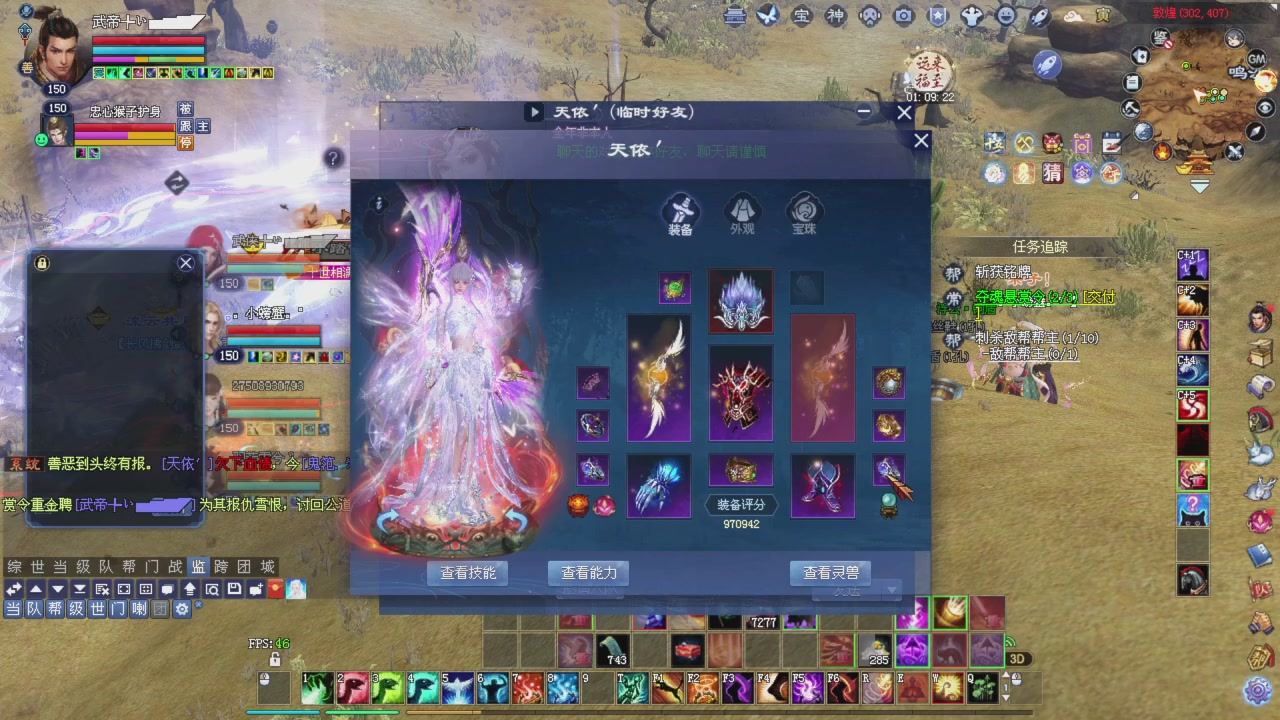
Task: Jump to latest messages with double-down triangle
Action: click(80, 588)
